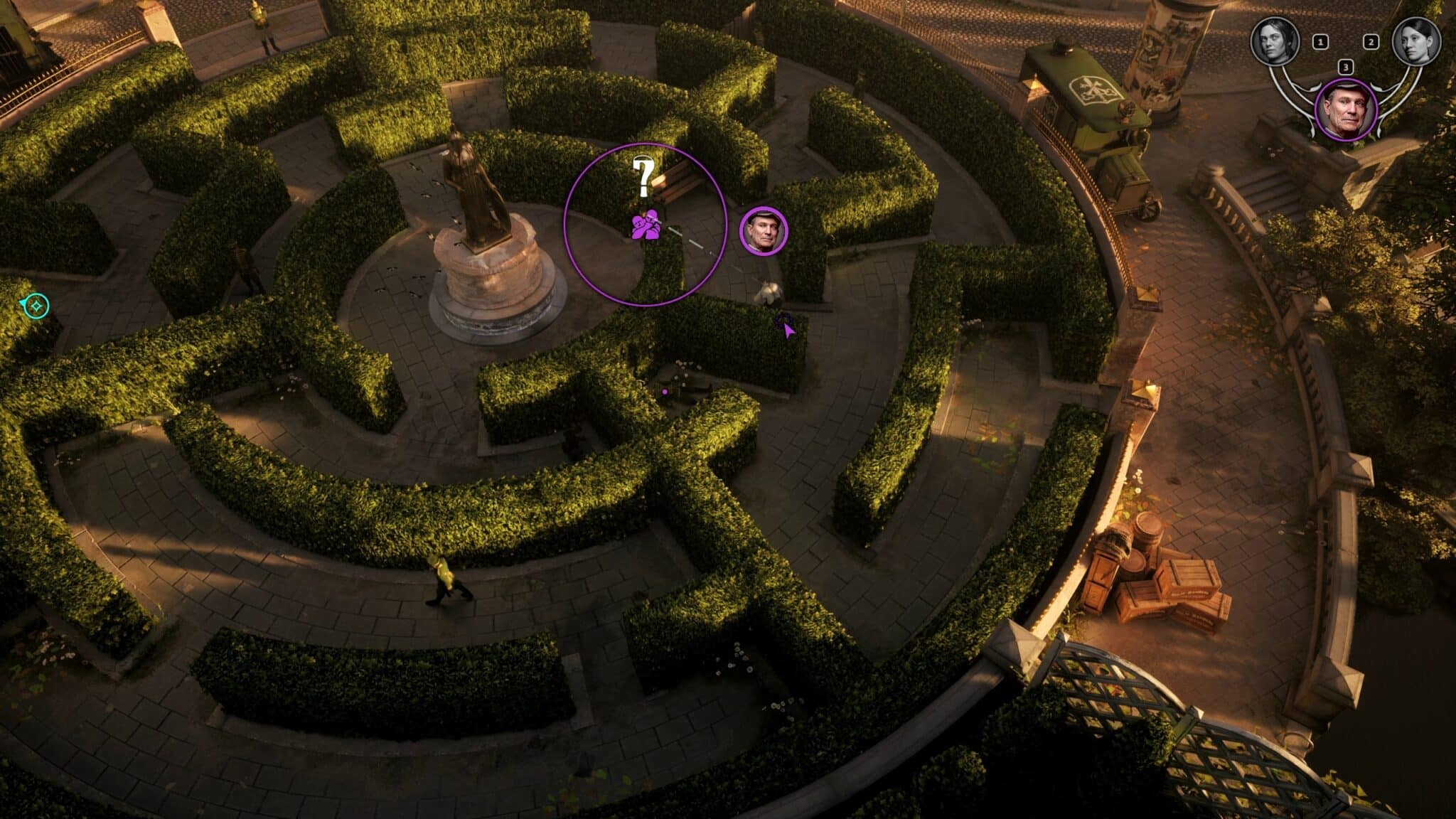
Task: Click the purple takedown ability icon
Action: [x=647, y=225]
